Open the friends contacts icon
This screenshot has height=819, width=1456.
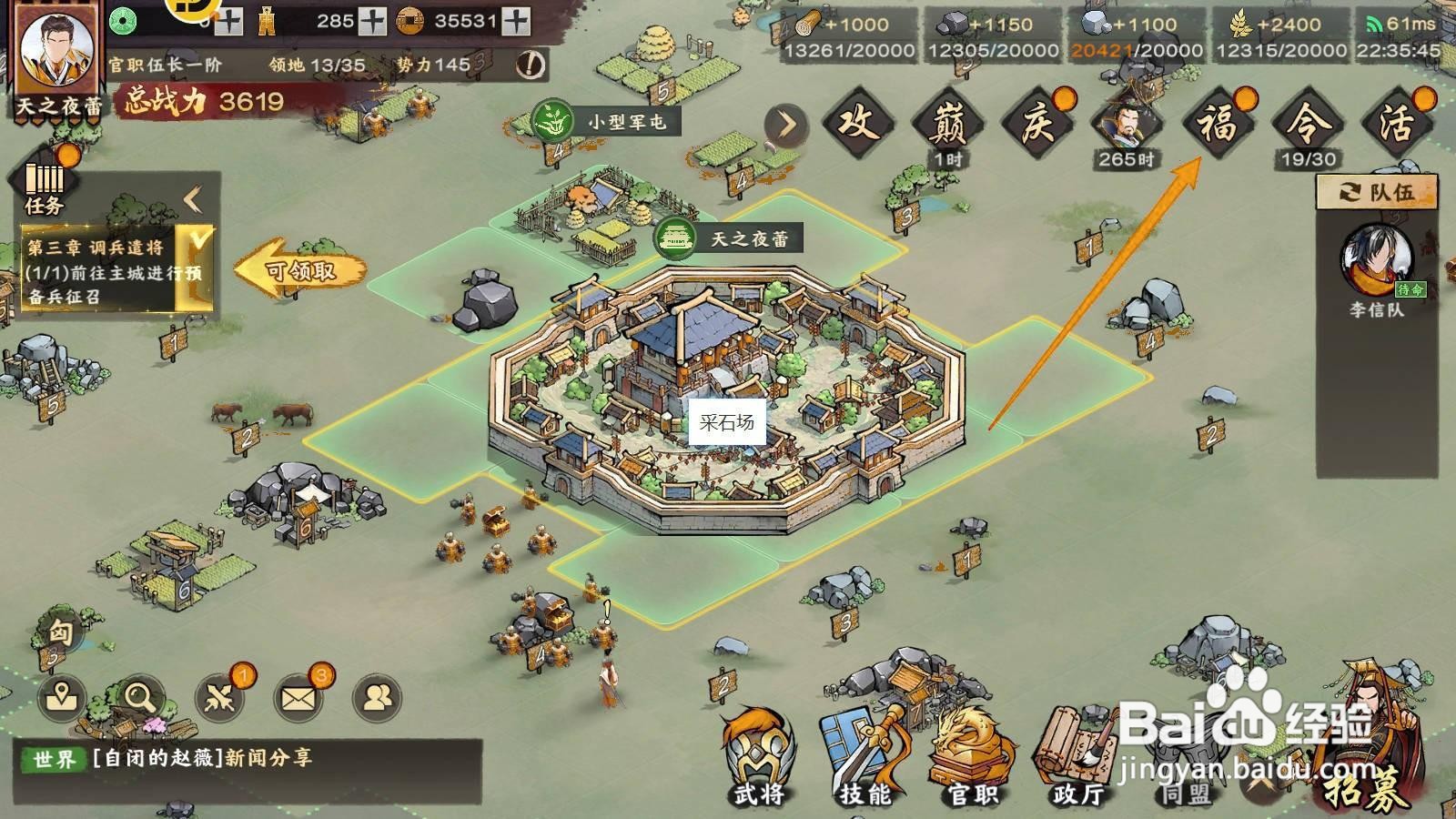[377, 698]
